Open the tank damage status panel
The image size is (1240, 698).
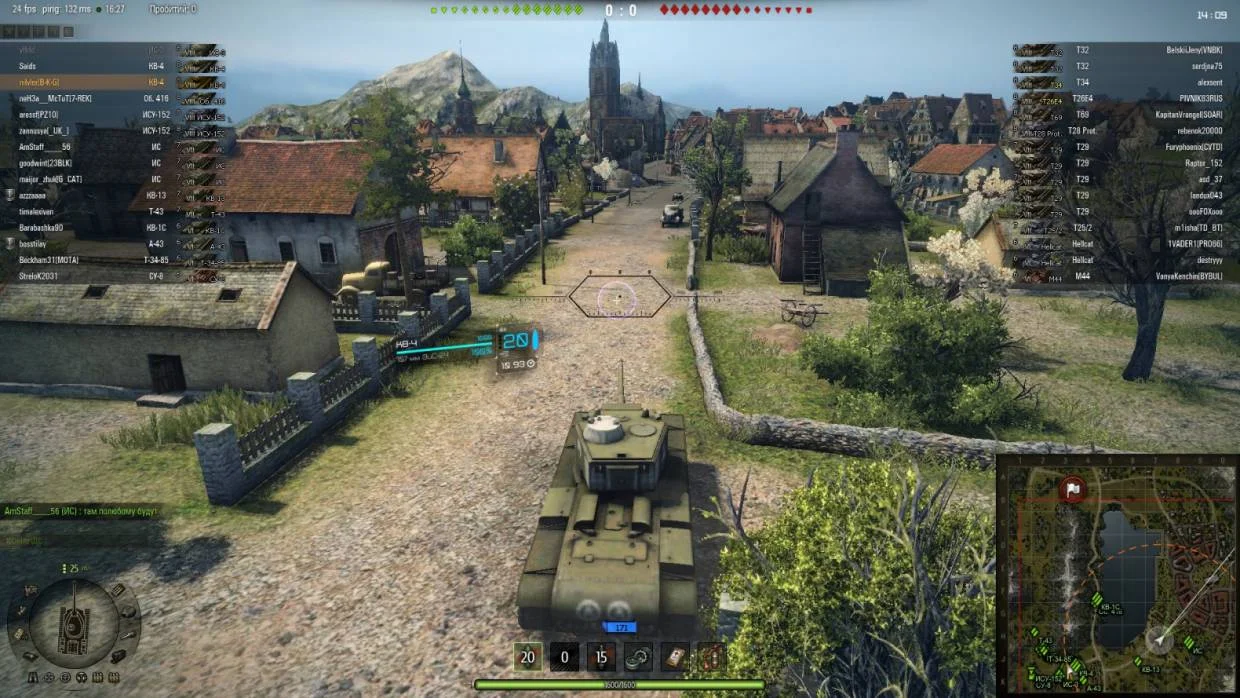(x=74, y=622)
